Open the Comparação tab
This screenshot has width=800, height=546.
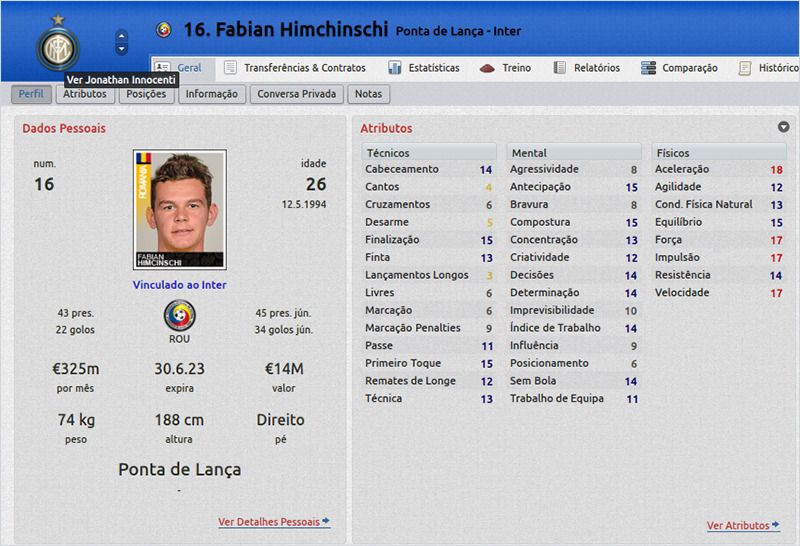[679, 68]
